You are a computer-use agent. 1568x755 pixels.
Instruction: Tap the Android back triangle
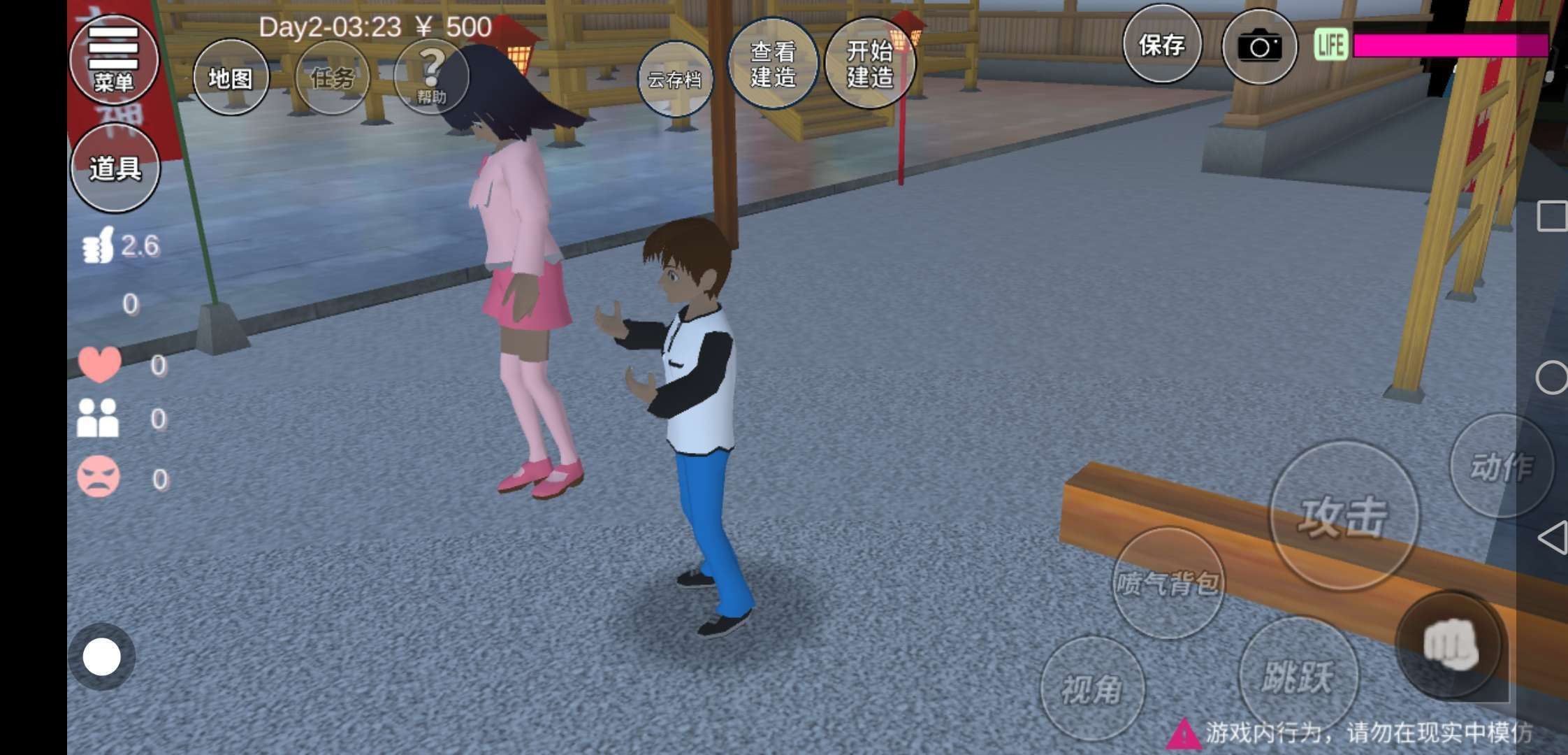coord(1552,538)
